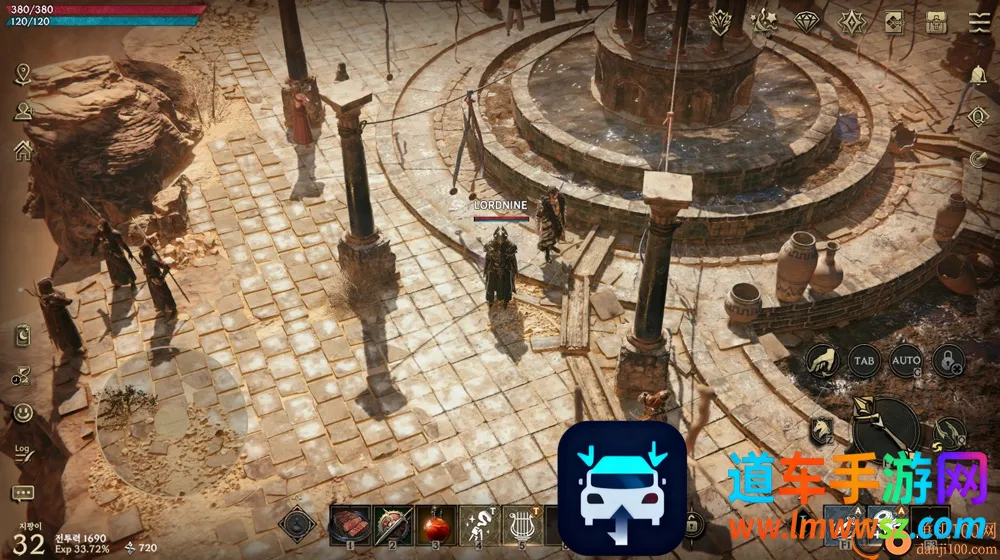The image size is (1000, 560).
Task: Use the red potion in slot 3
Action: [x=435, y=524]
